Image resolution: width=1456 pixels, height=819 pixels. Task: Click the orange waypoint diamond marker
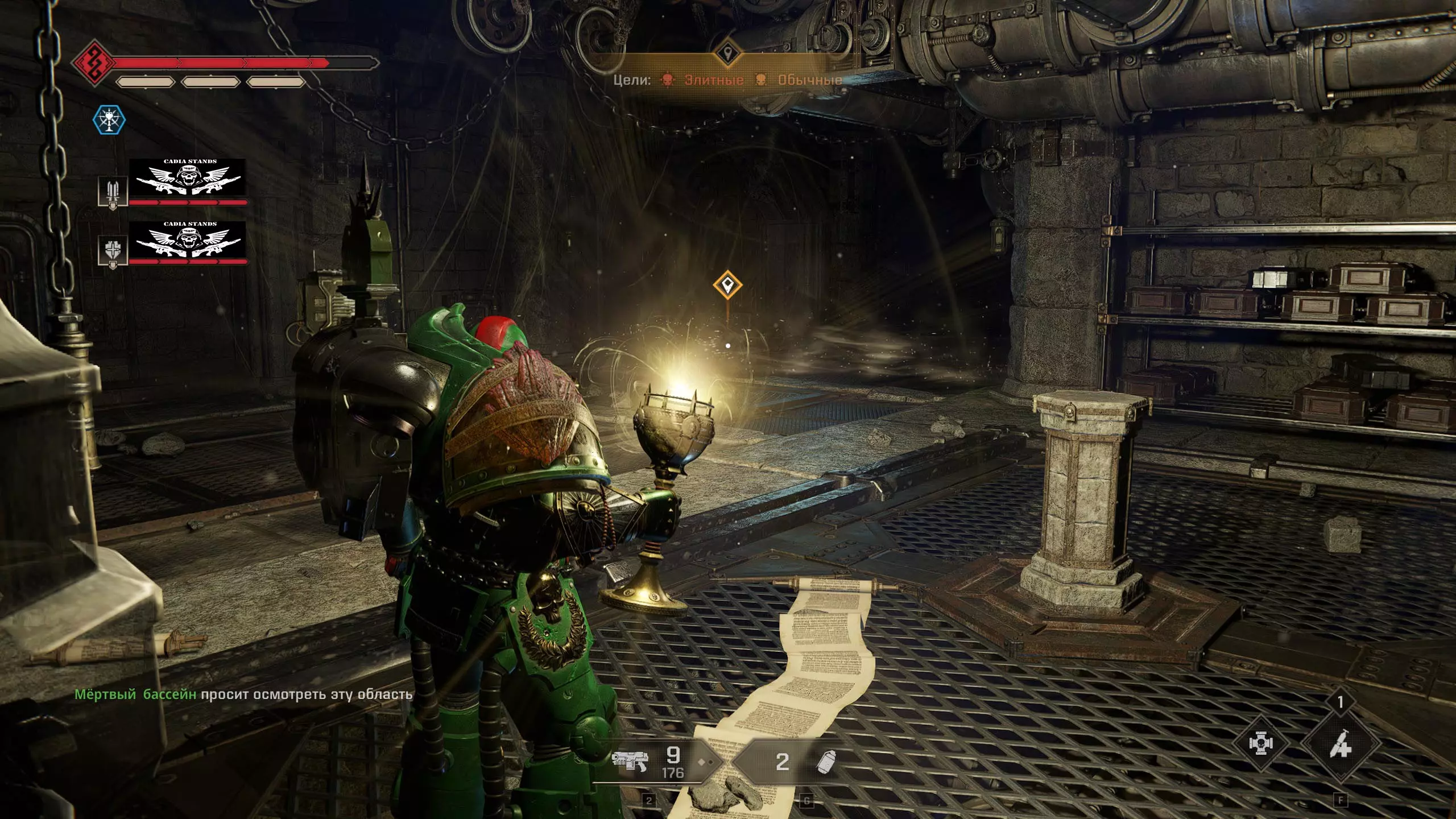[x=727, y=284]
